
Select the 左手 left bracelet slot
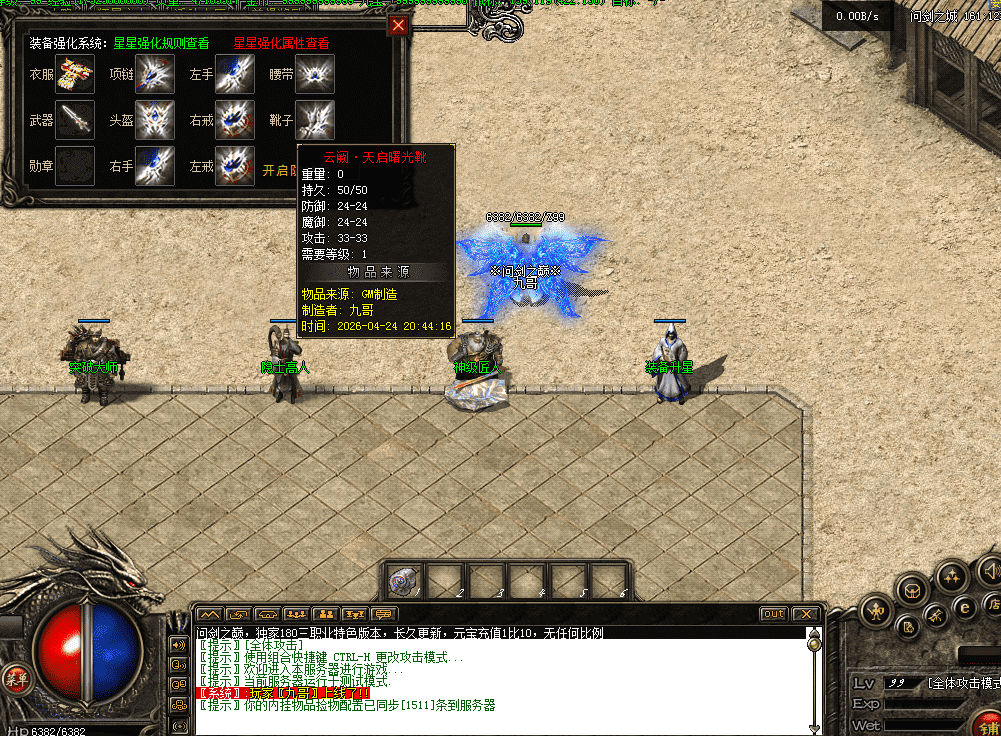235,74
